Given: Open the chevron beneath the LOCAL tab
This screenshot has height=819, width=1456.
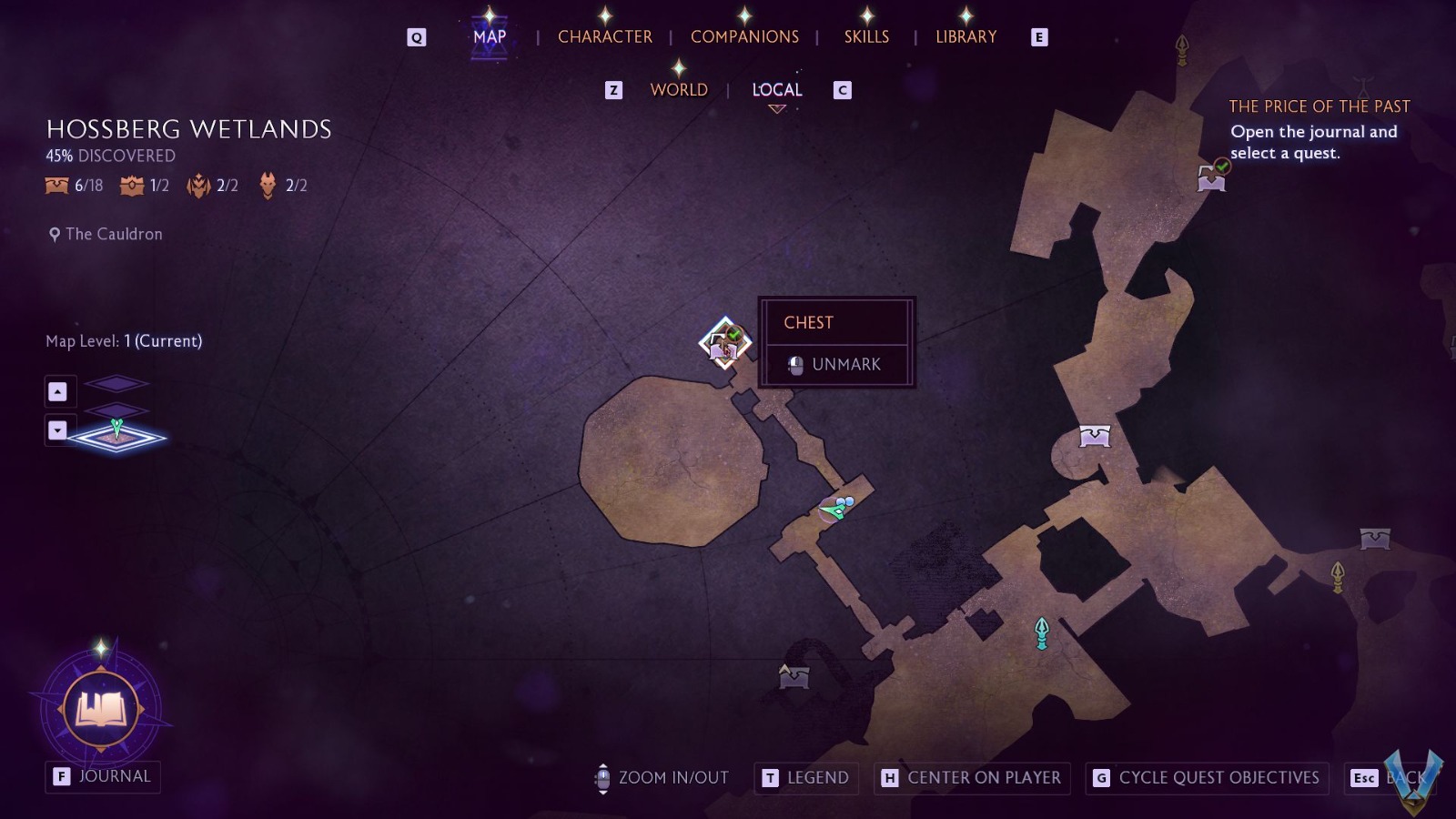Looking at the screenshot, I should tap(775, 107).
